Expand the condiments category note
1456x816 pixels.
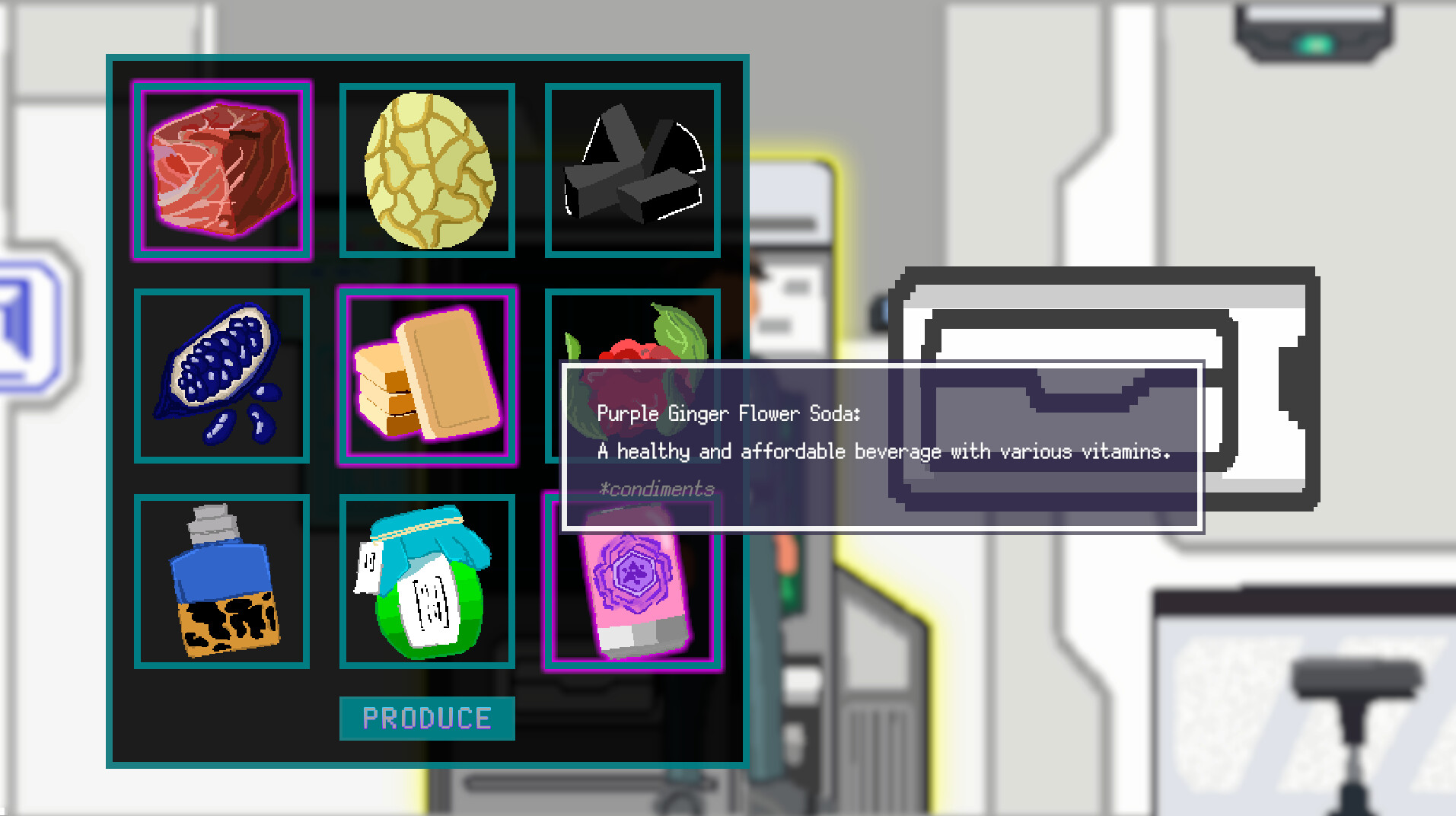pyautogui.click(x=657, y=488)
